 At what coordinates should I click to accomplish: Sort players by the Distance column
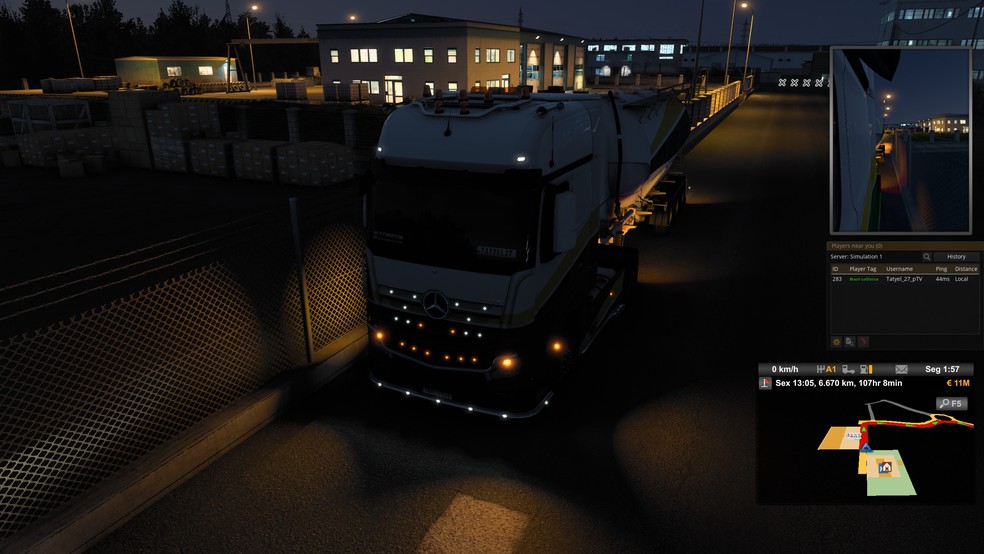966,269
